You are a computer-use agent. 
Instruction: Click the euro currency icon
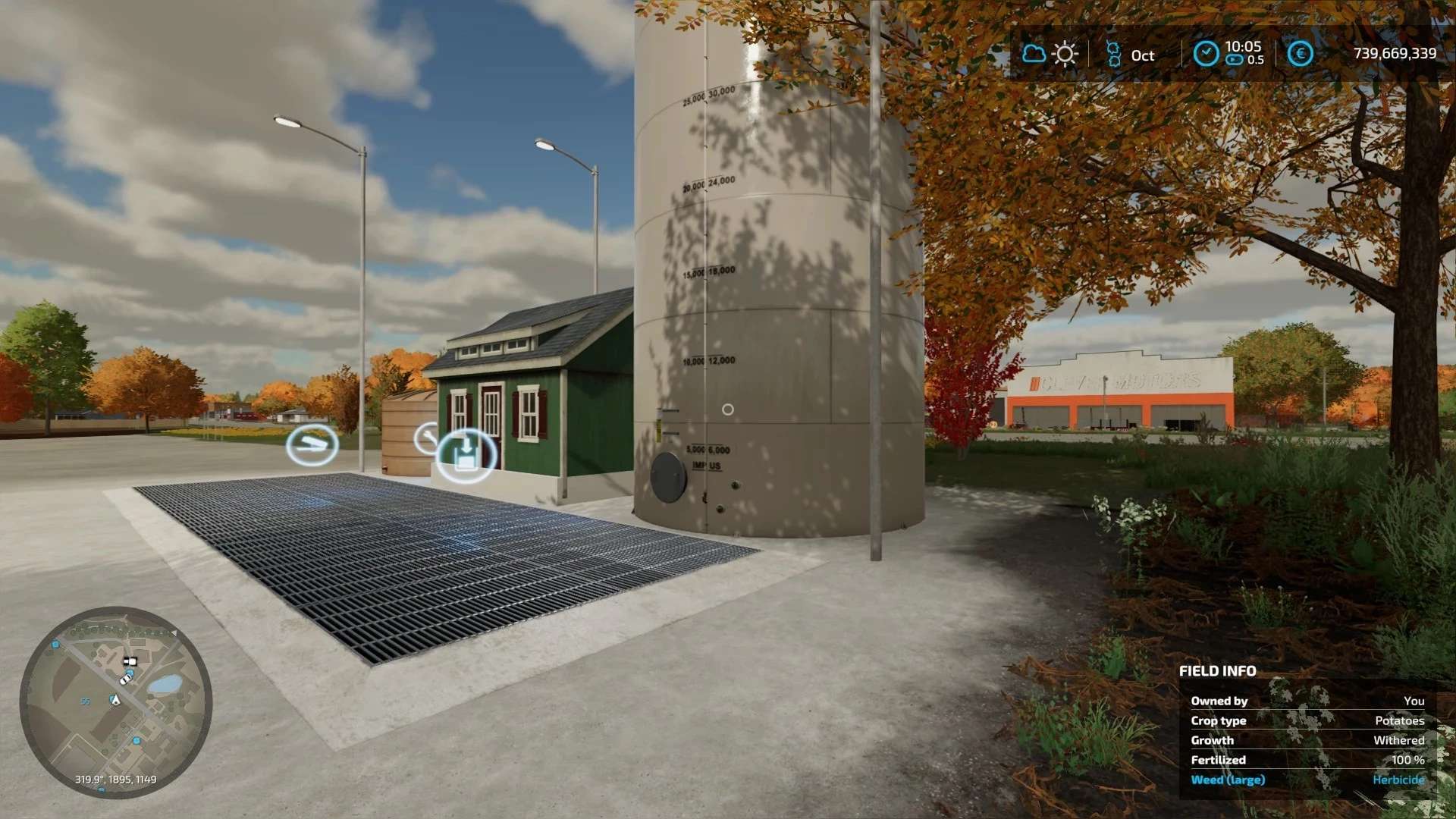[1300, 54]
